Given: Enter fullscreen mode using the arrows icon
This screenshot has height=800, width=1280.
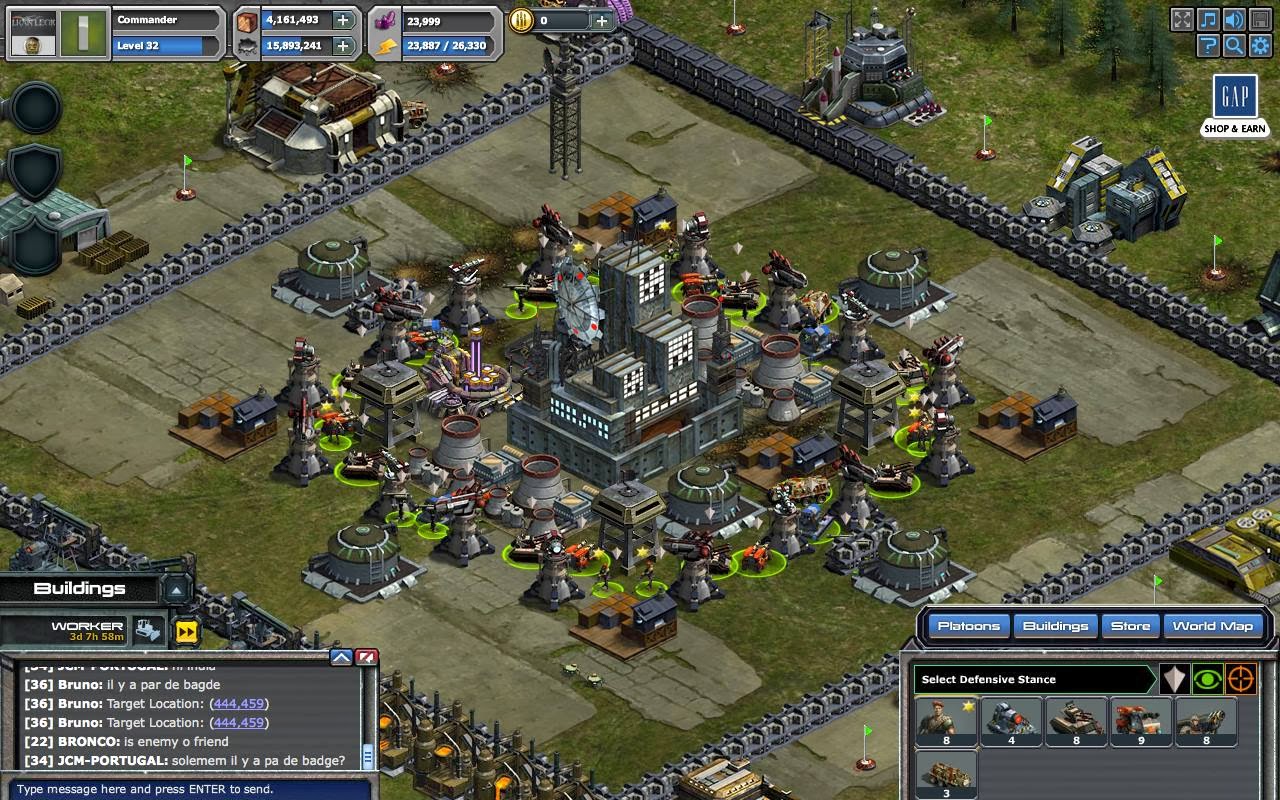Looking at the screenshot, I should [x=1182, y=18].
